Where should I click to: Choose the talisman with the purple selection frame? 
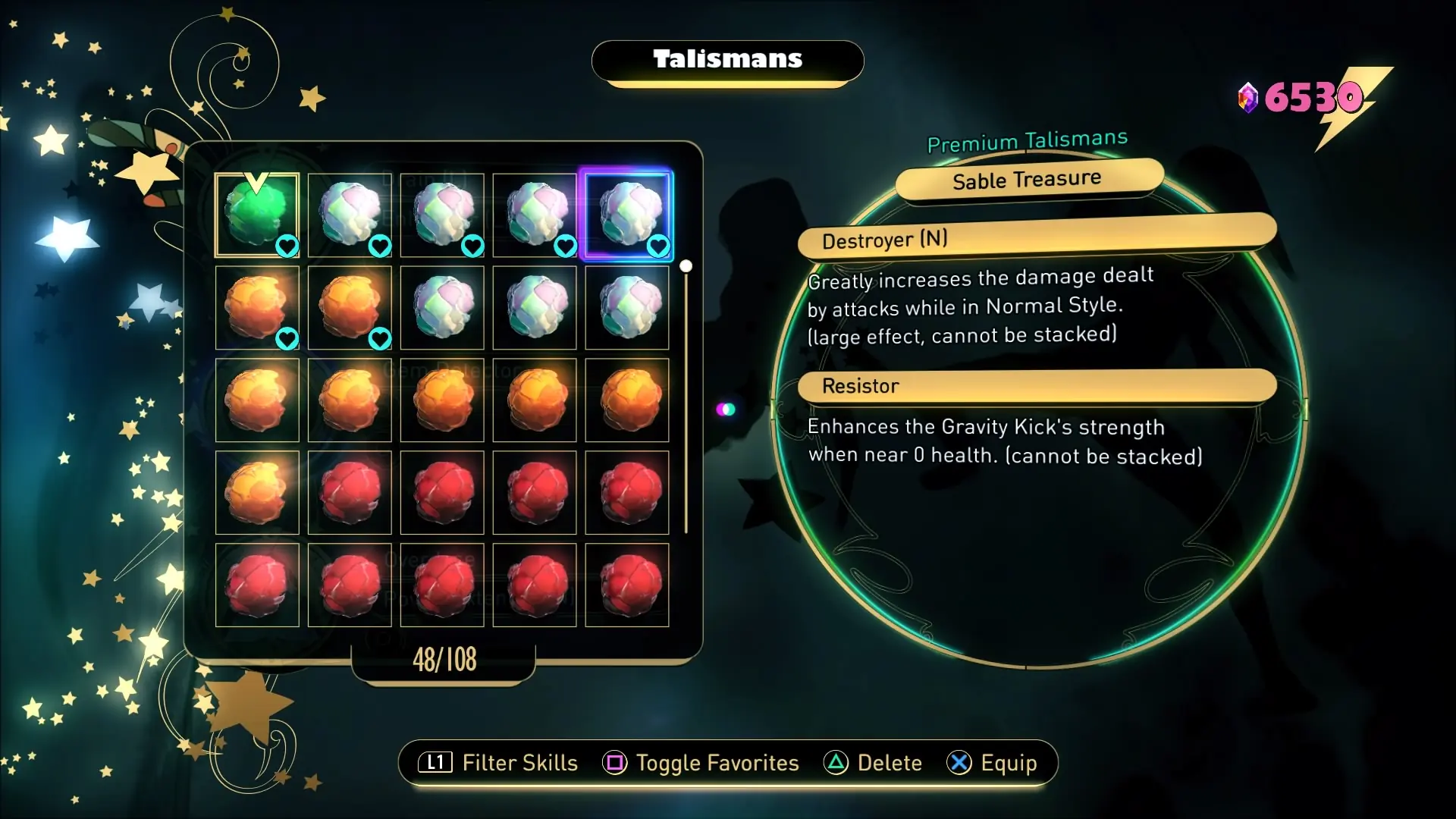[626, 215]
